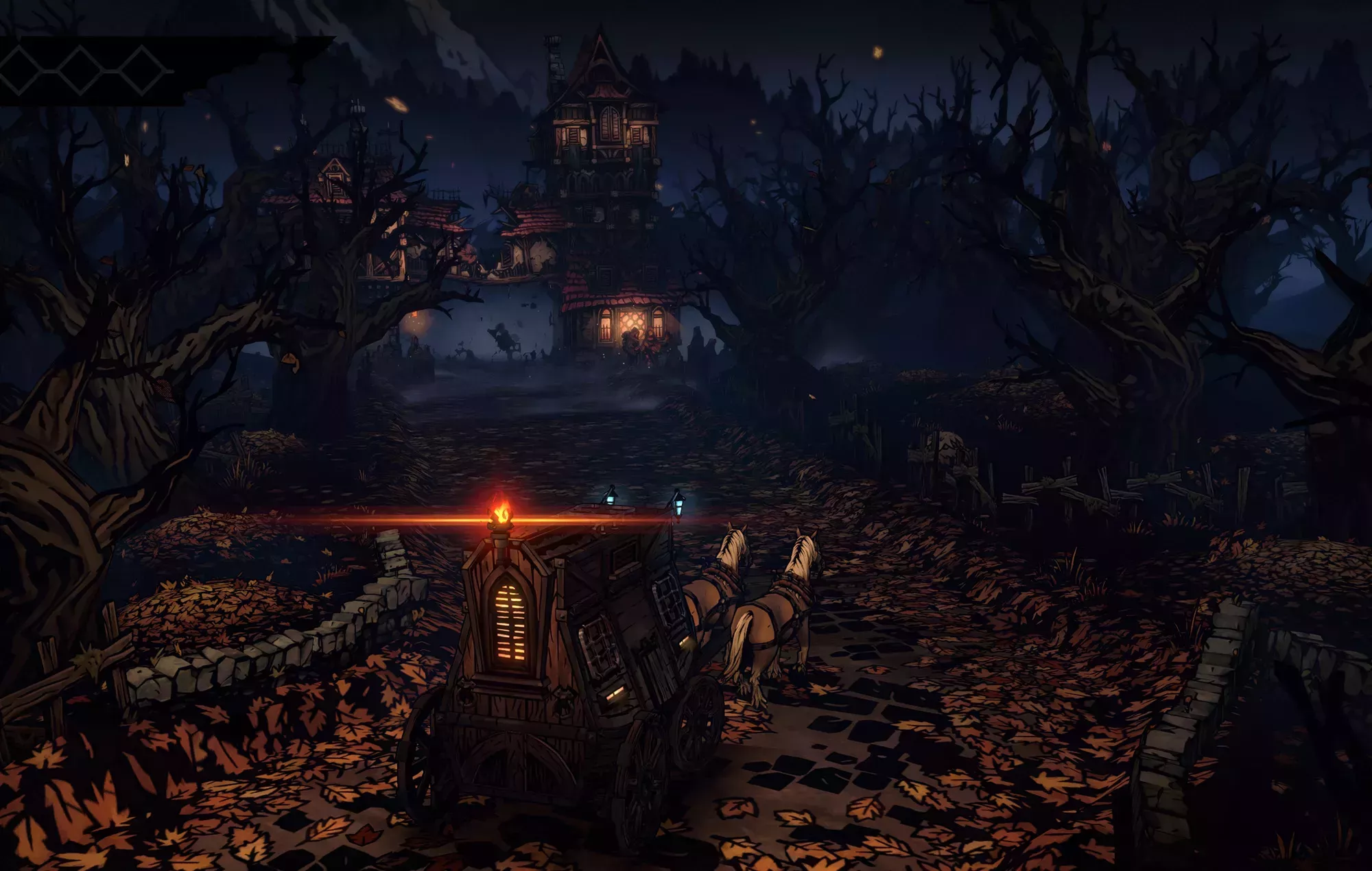This screenshot has height=871, width=1372.
Task: Select the middle diamond marker in the HUD
Action: tap(80, 70)
